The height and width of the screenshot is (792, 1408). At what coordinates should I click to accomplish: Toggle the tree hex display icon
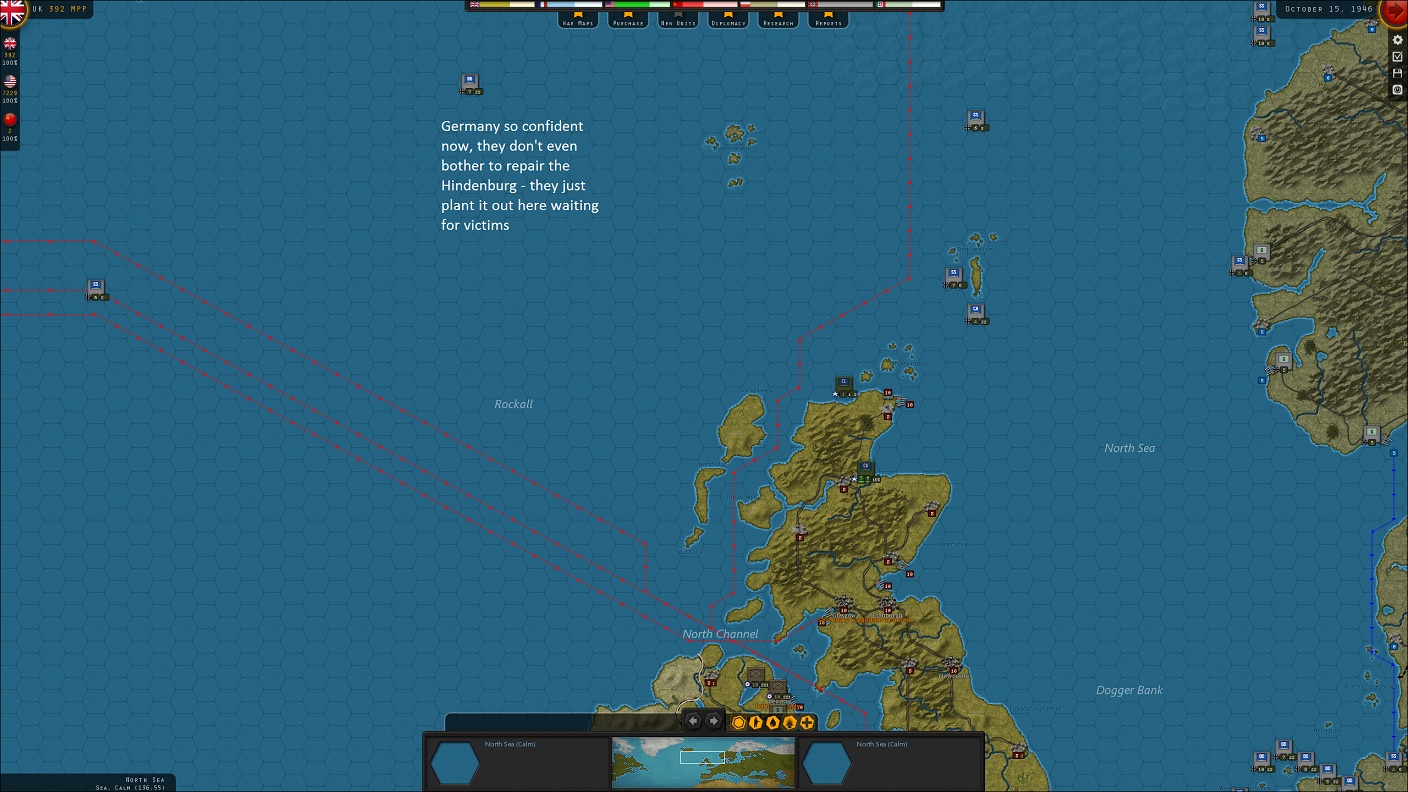[x=789, y=722]
